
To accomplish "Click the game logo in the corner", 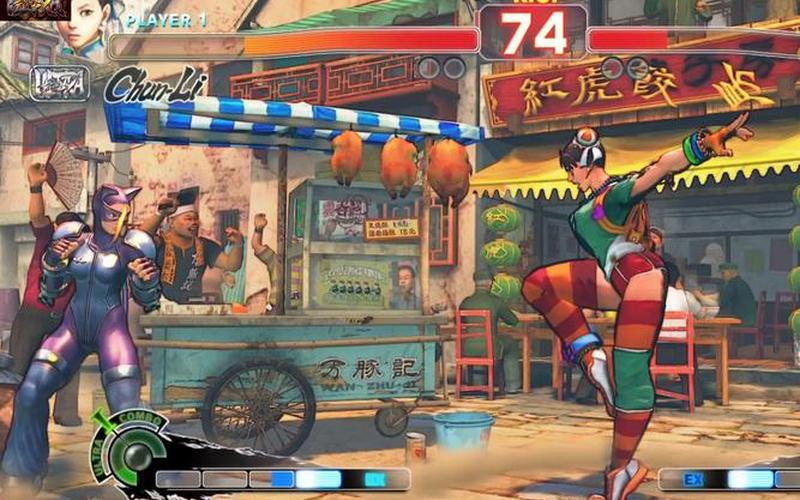I will [x=33, y=10].
